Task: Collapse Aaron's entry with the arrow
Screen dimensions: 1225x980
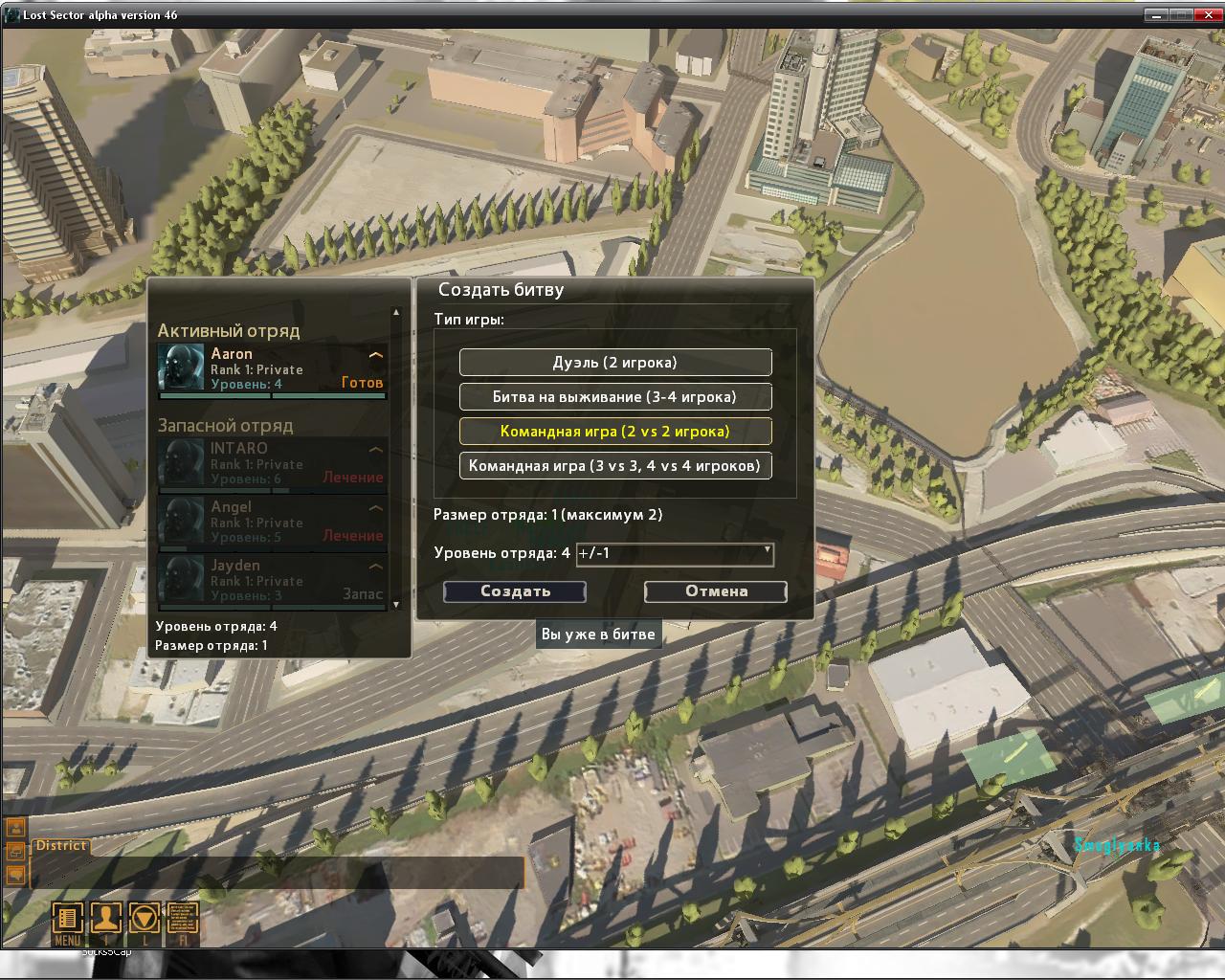Action: tap(376, 355)
